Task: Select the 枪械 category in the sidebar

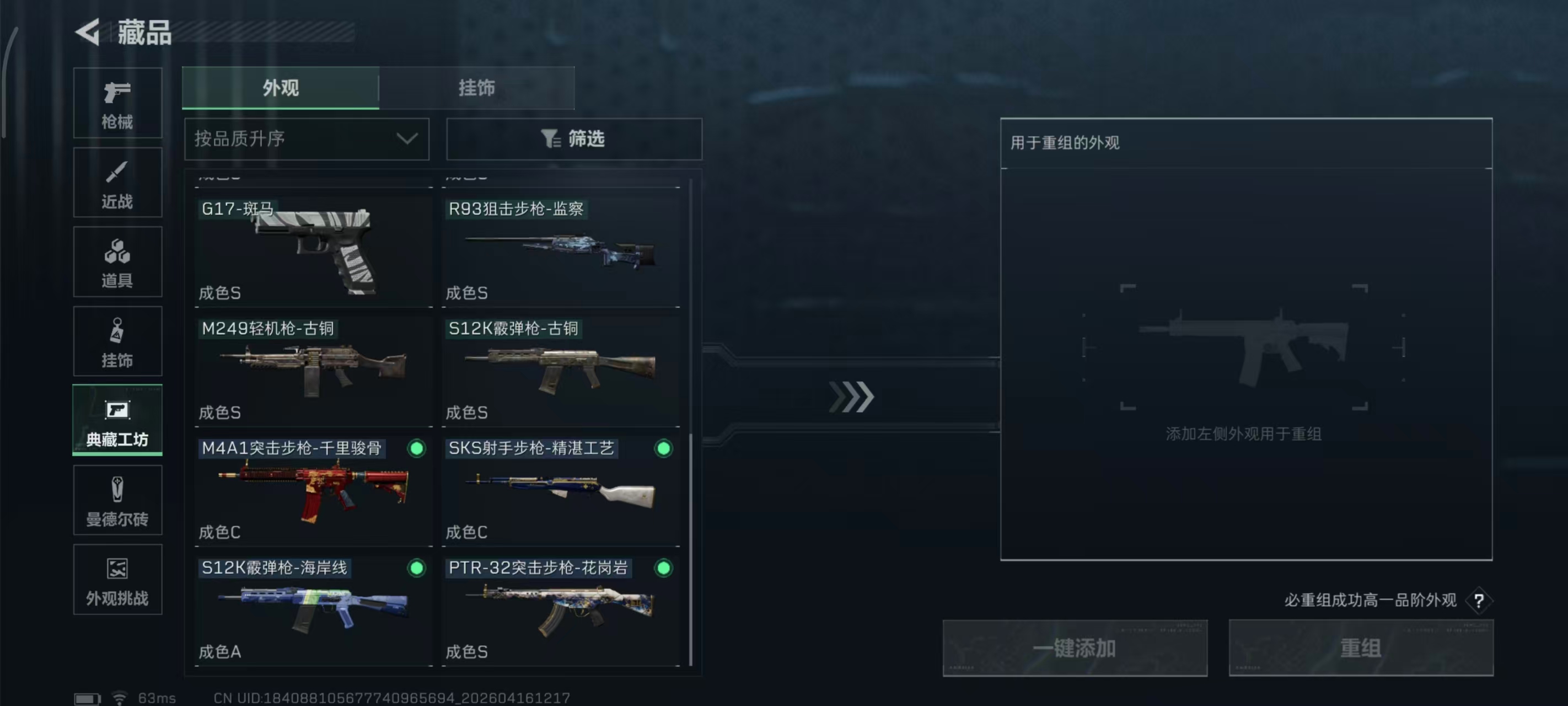Action: [x=117, y=104]
